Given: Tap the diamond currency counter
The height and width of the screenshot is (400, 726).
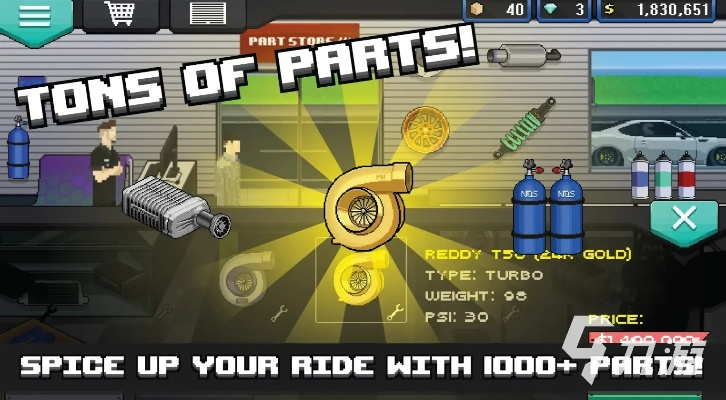Looking at the screenshot, I should [x=566, y=10].
